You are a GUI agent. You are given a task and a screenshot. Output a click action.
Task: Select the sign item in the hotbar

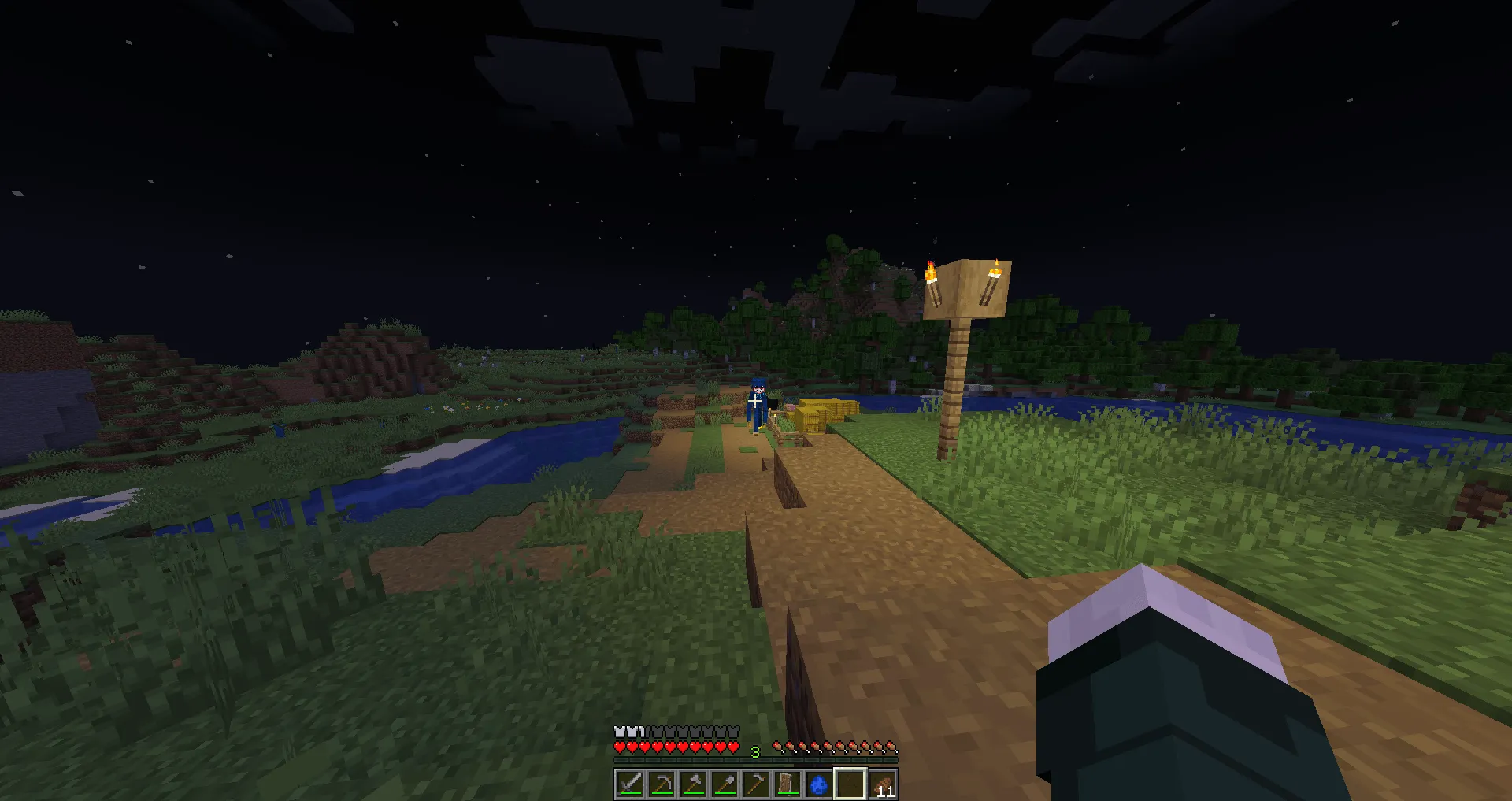787,784
